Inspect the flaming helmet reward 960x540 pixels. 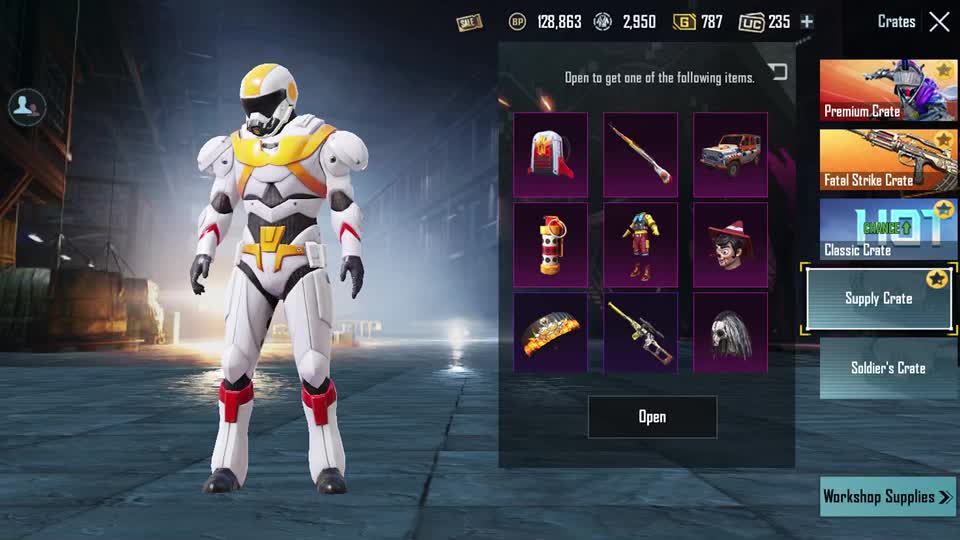(x=551, y=333)
